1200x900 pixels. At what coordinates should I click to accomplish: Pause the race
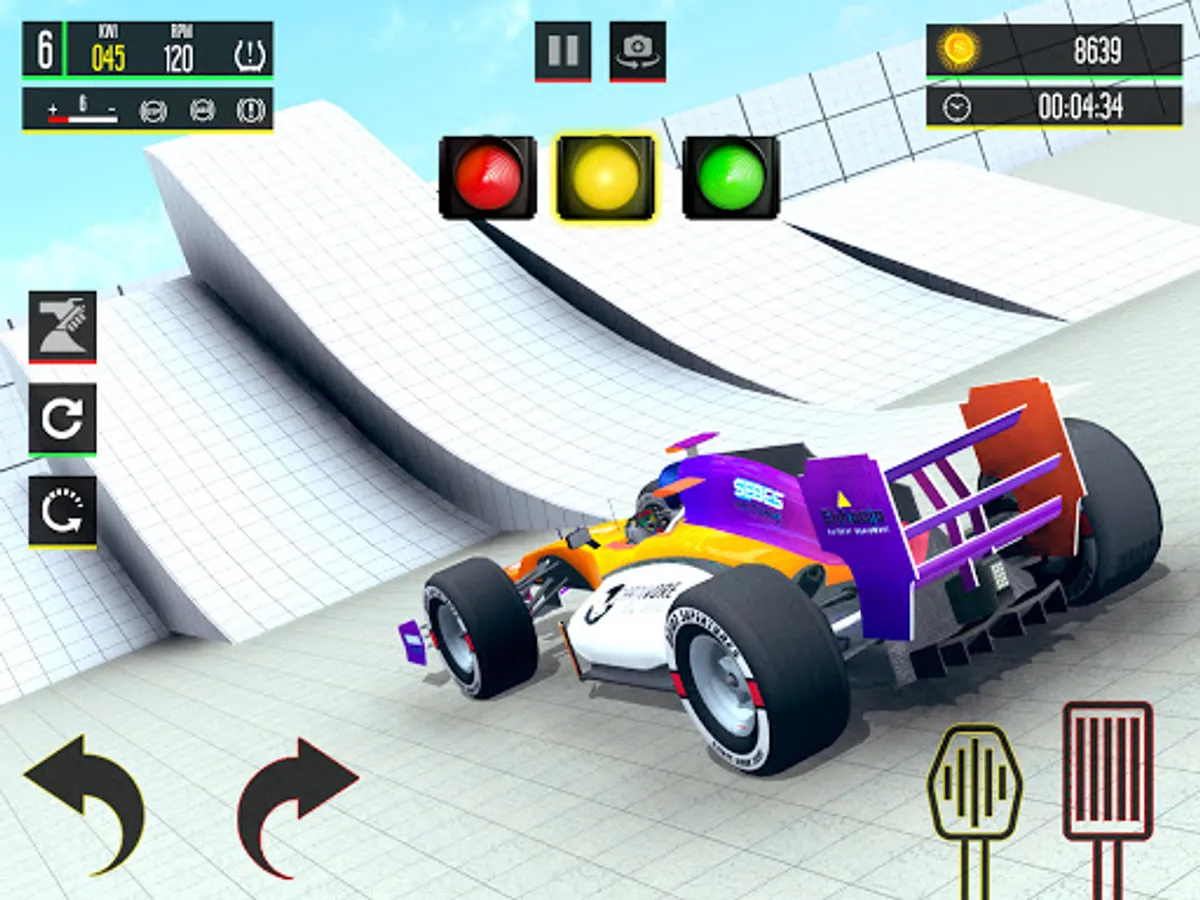click(x=563, y=51)
